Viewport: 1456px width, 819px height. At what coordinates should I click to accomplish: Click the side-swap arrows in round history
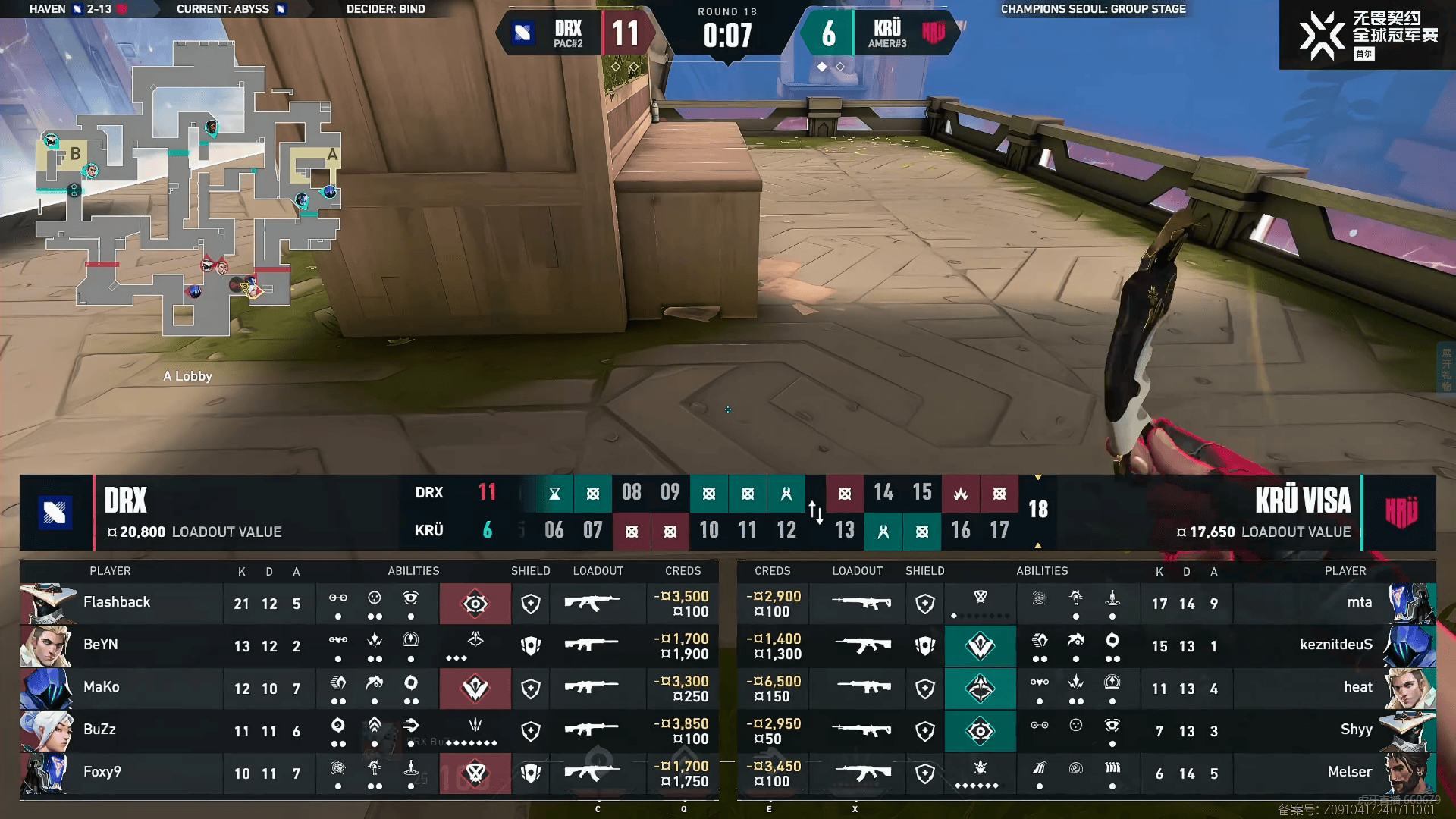815,512
